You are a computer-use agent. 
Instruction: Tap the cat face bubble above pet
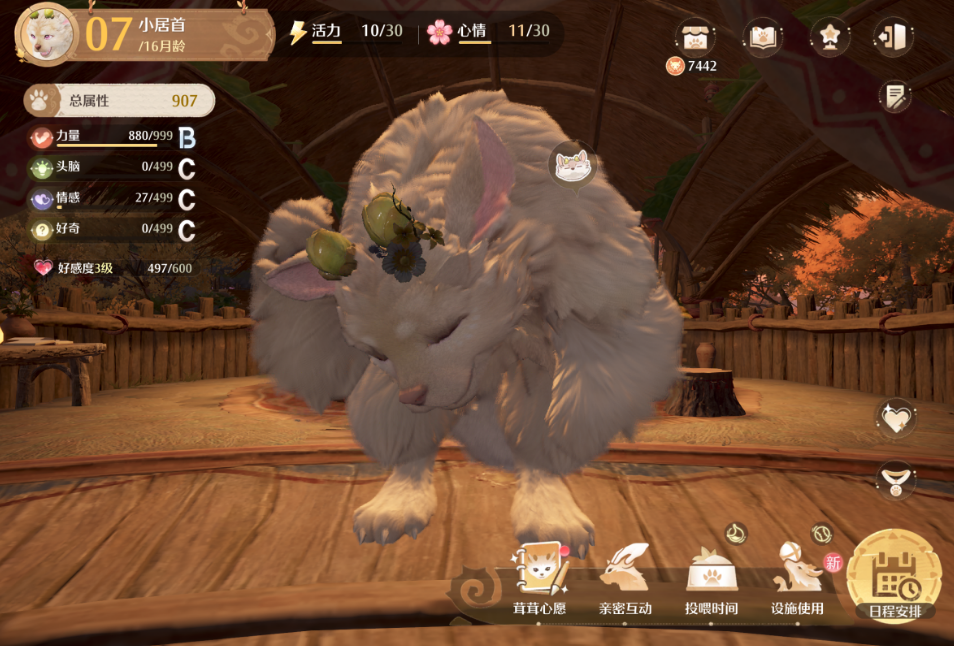point(573,165)
